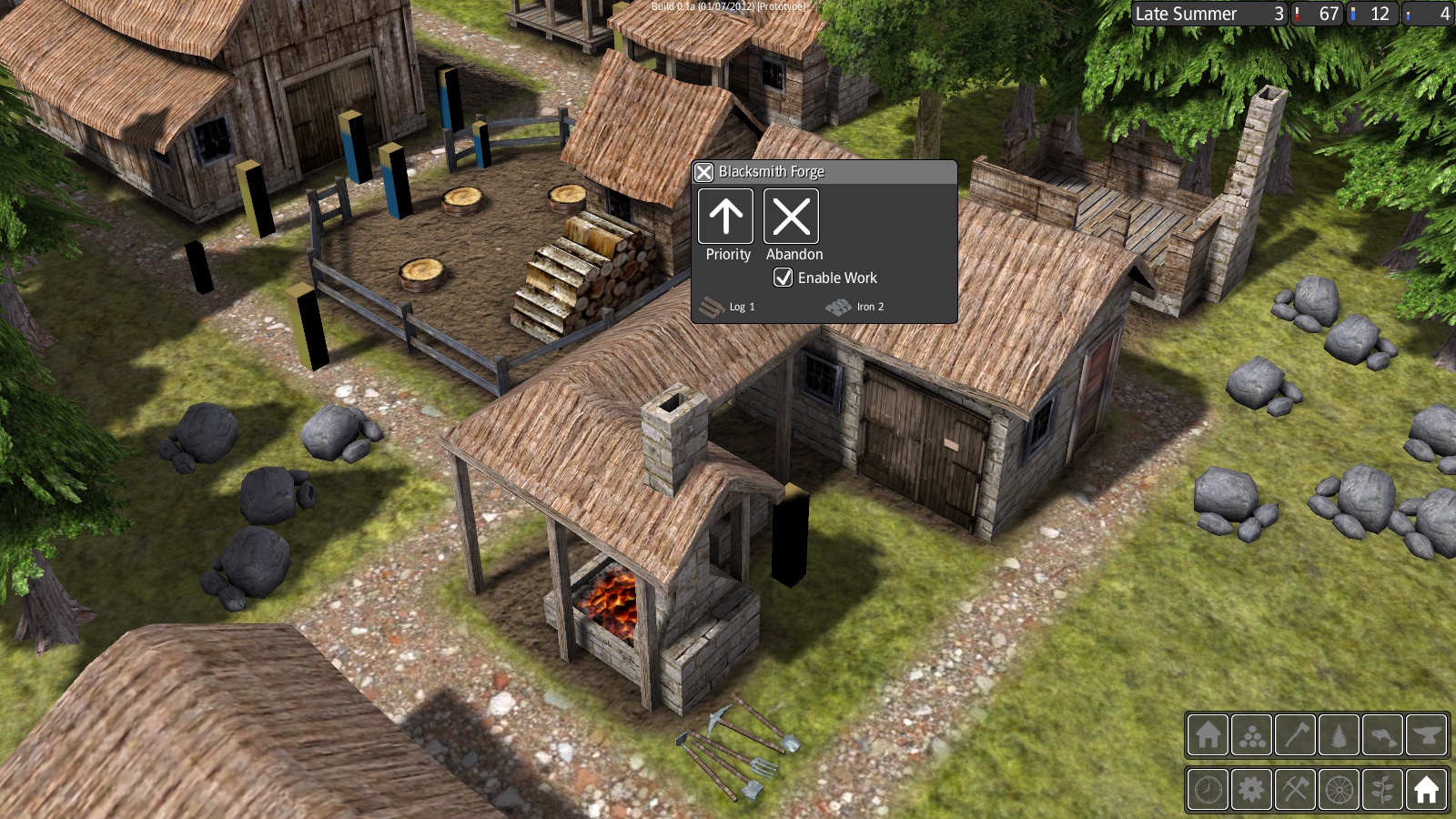Toggle the Enable Work checkbox

click(783, 278)
